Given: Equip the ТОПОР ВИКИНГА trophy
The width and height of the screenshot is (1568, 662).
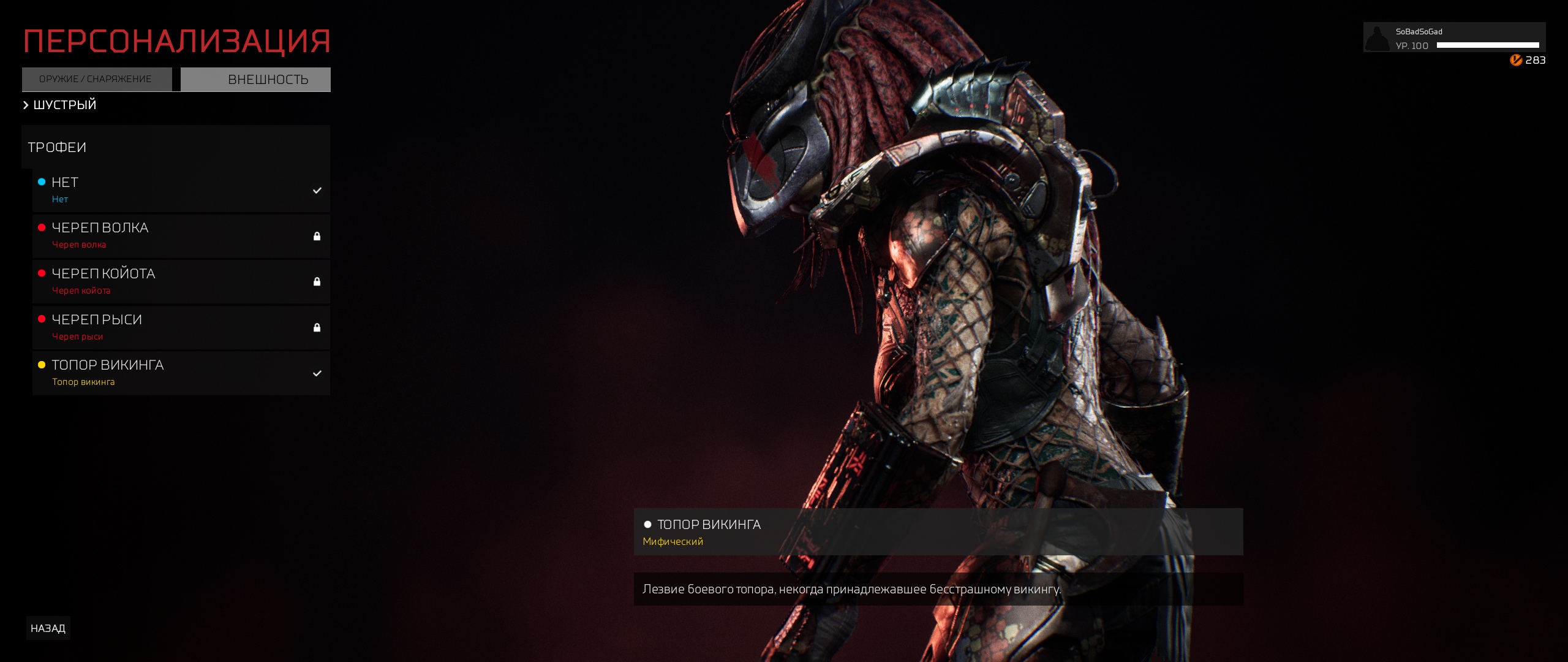Looking at the screenshot, I should pyautogui.click(x=181, y=373).
